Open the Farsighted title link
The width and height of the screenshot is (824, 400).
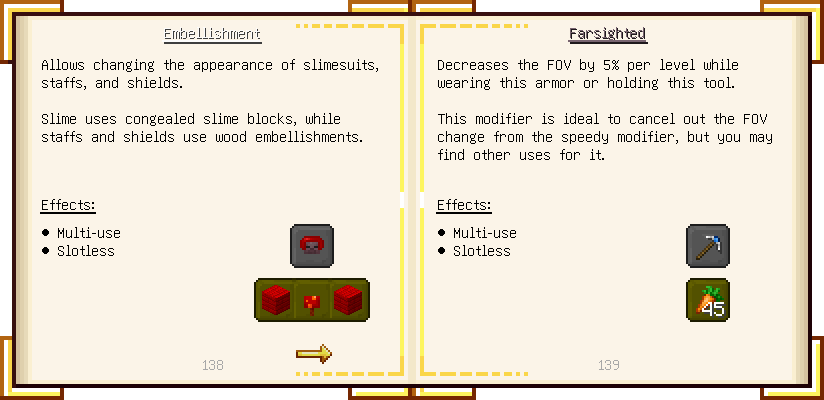607,34
